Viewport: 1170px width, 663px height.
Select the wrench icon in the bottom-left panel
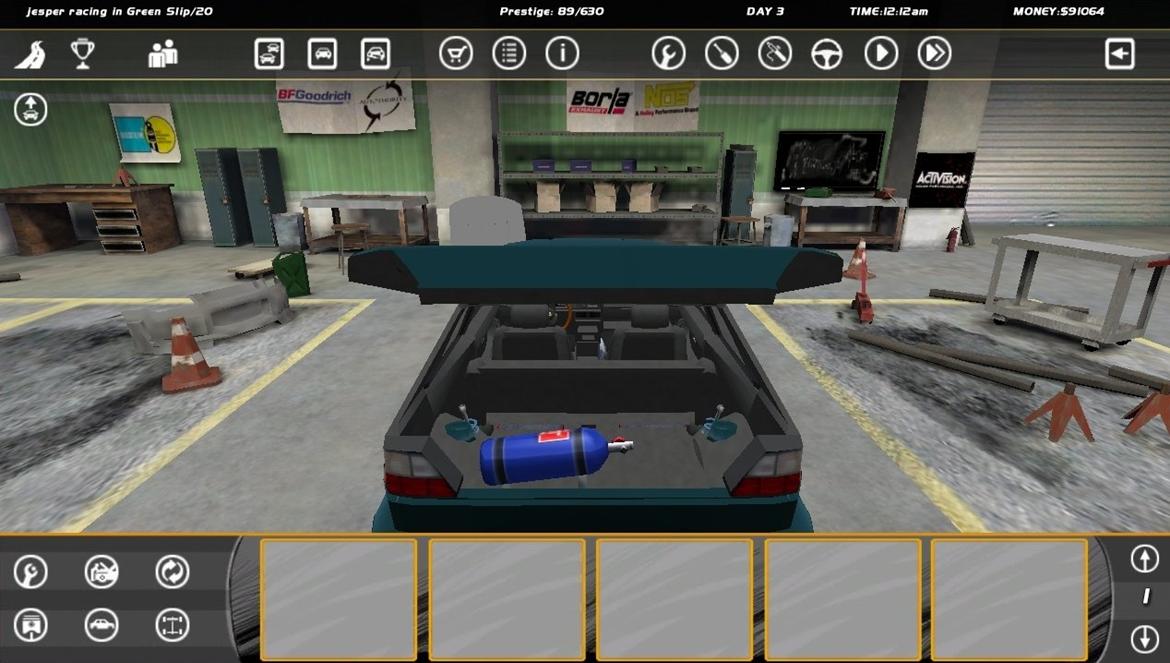click(x=31, y=572)
